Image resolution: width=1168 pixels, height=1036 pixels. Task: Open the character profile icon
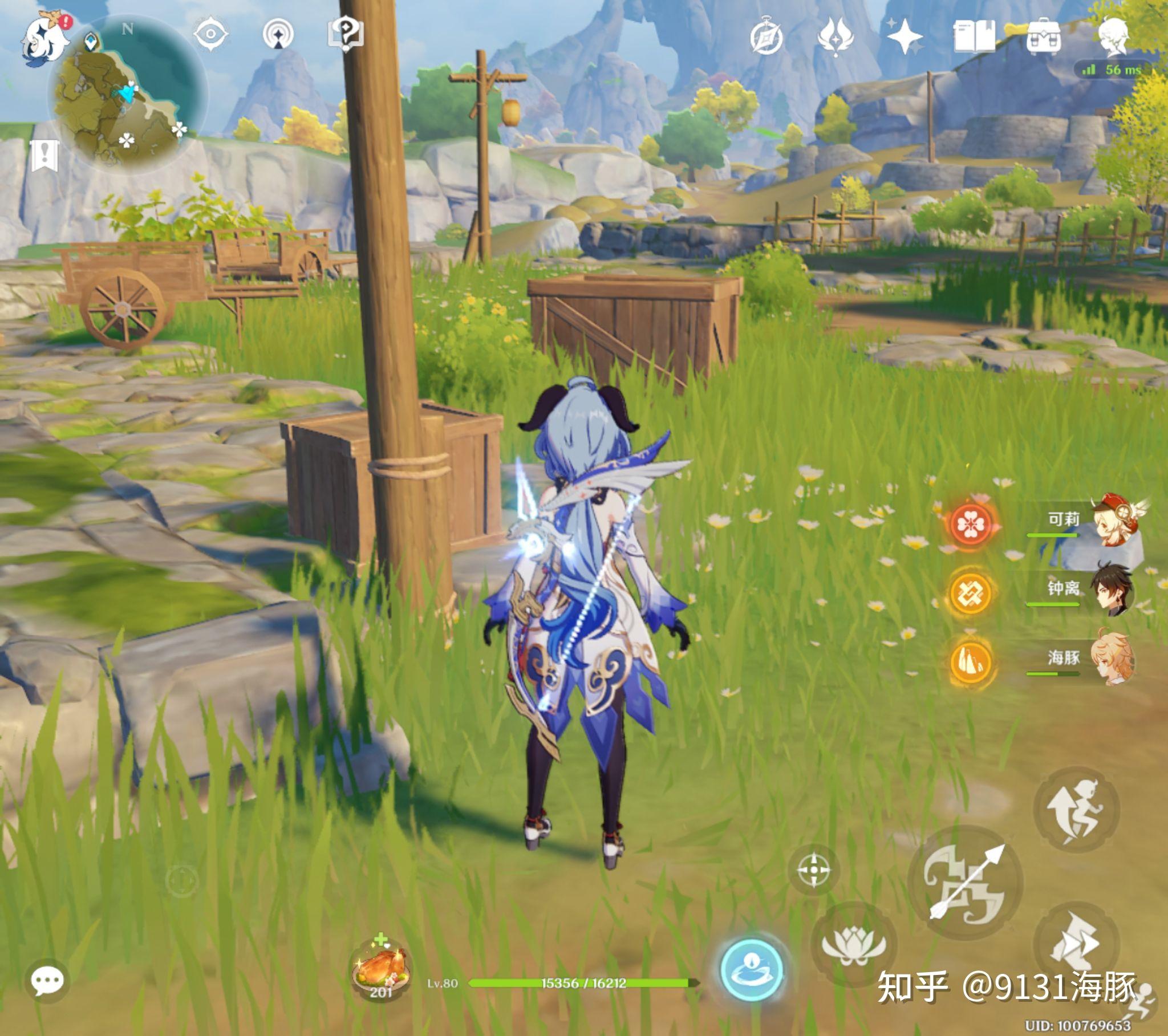click(1113, 37)
